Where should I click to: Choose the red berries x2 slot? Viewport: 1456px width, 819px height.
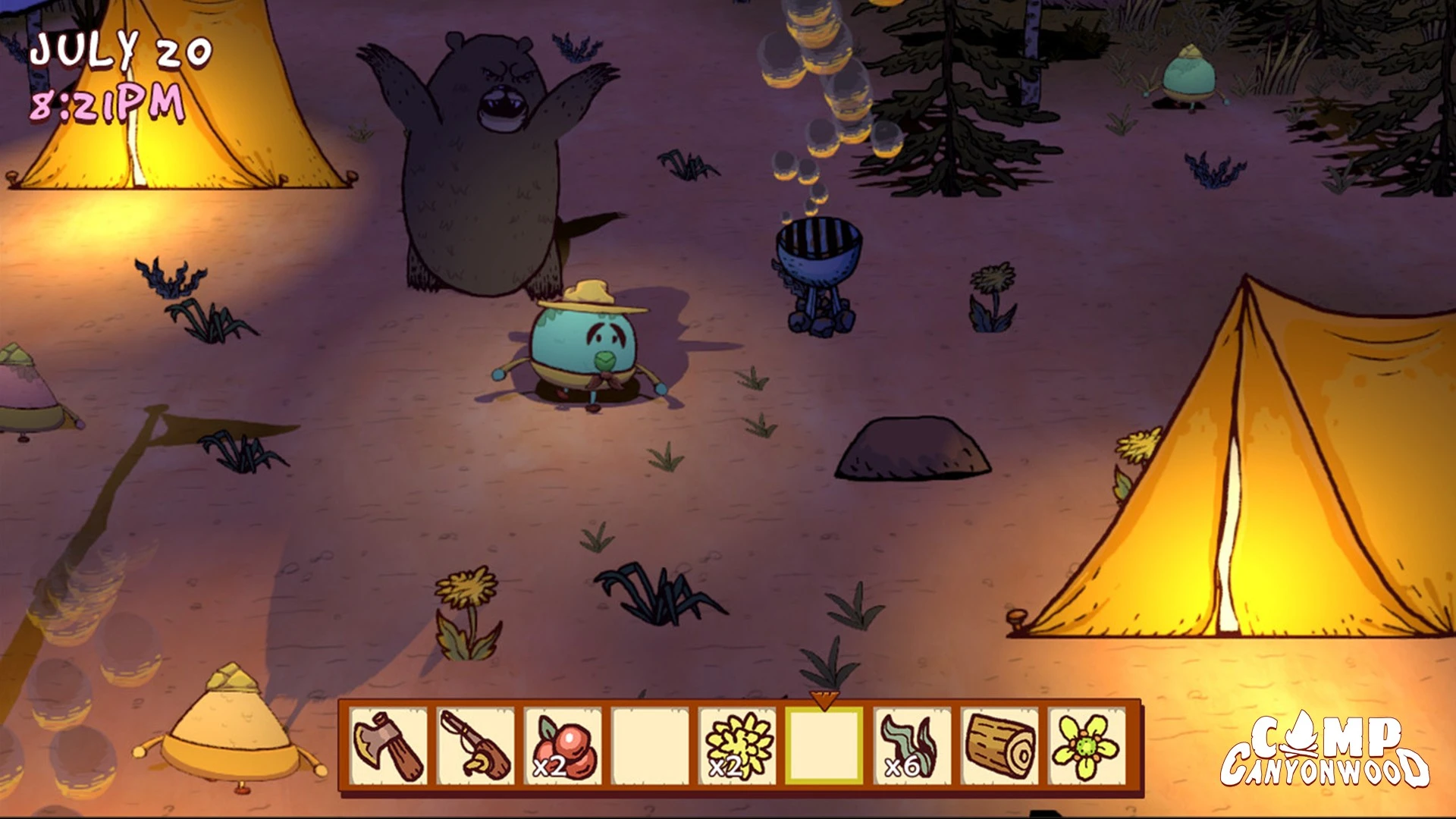(x=563, y=746)
